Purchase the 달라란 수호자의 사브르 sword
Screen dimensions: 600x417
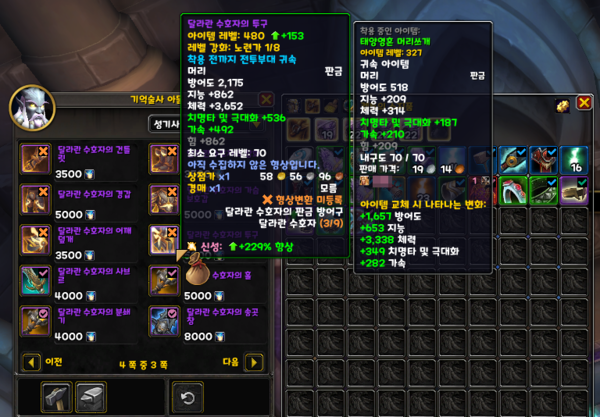click(37, 281)
